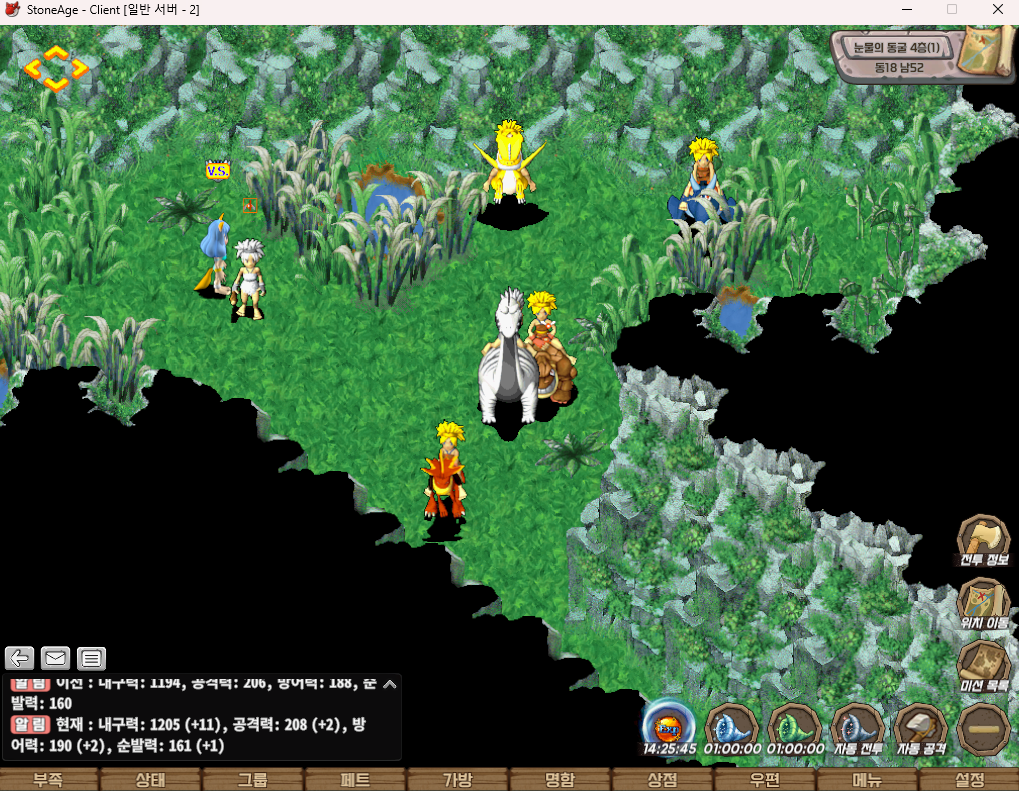Open the 페트 pet menu
Viewport: 1019px width, 791px height.
[356, 780]
